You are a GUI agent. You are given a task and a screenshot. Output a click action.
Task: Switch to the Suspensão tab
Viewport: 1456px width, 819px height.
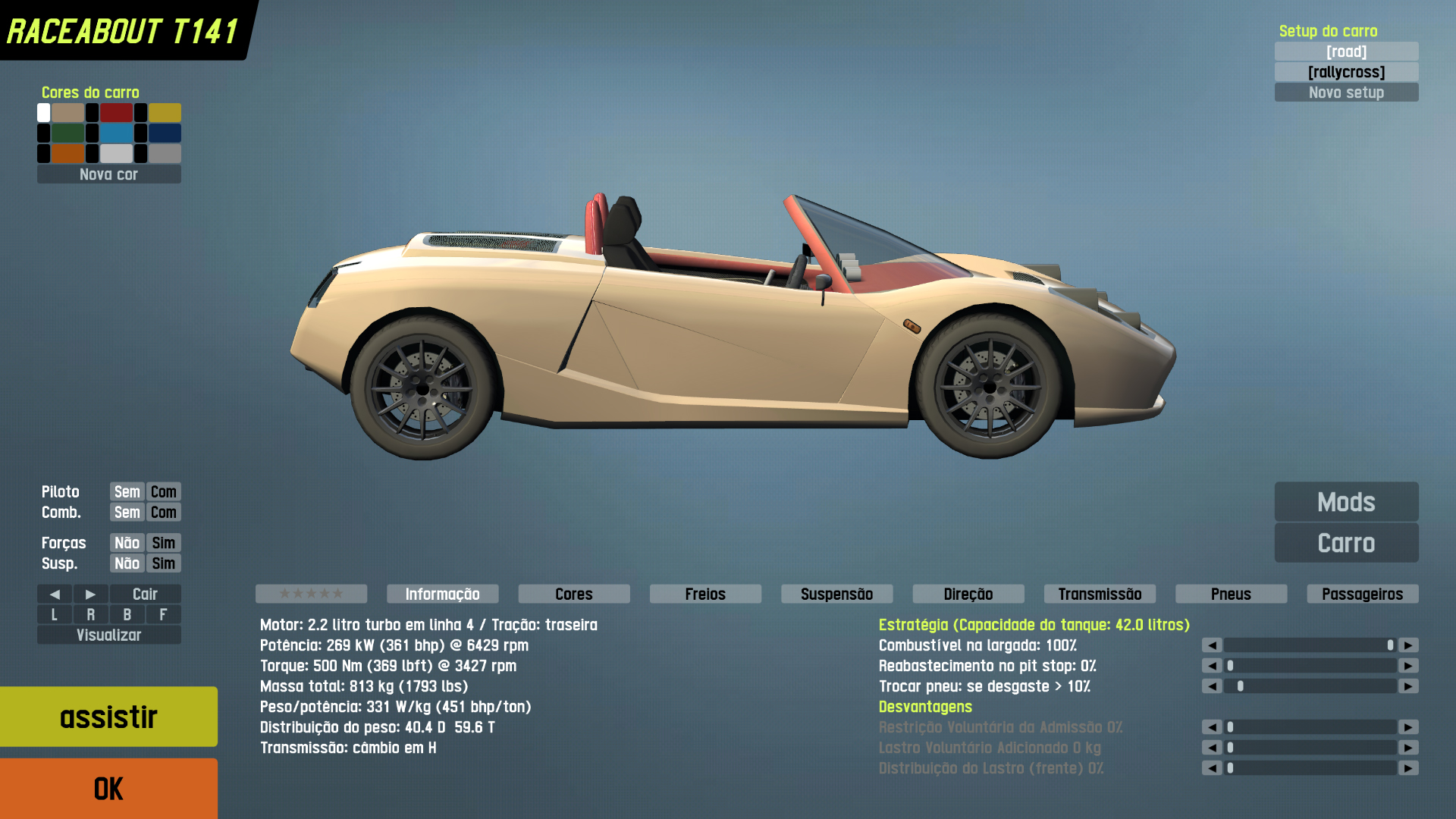pyautogui.click(x=836, y=595)
